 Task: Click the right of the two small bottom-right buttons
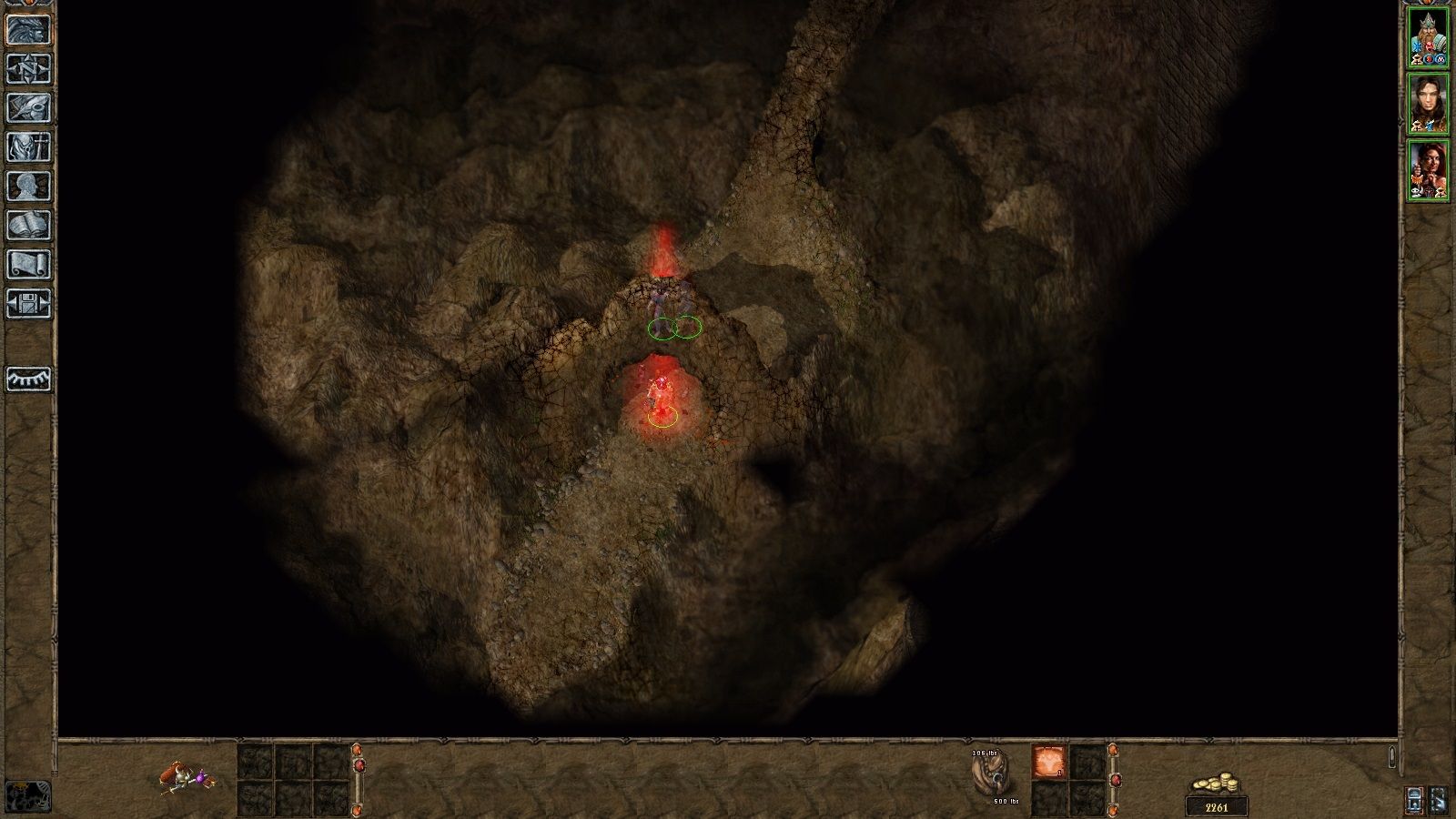point(1437,799)
